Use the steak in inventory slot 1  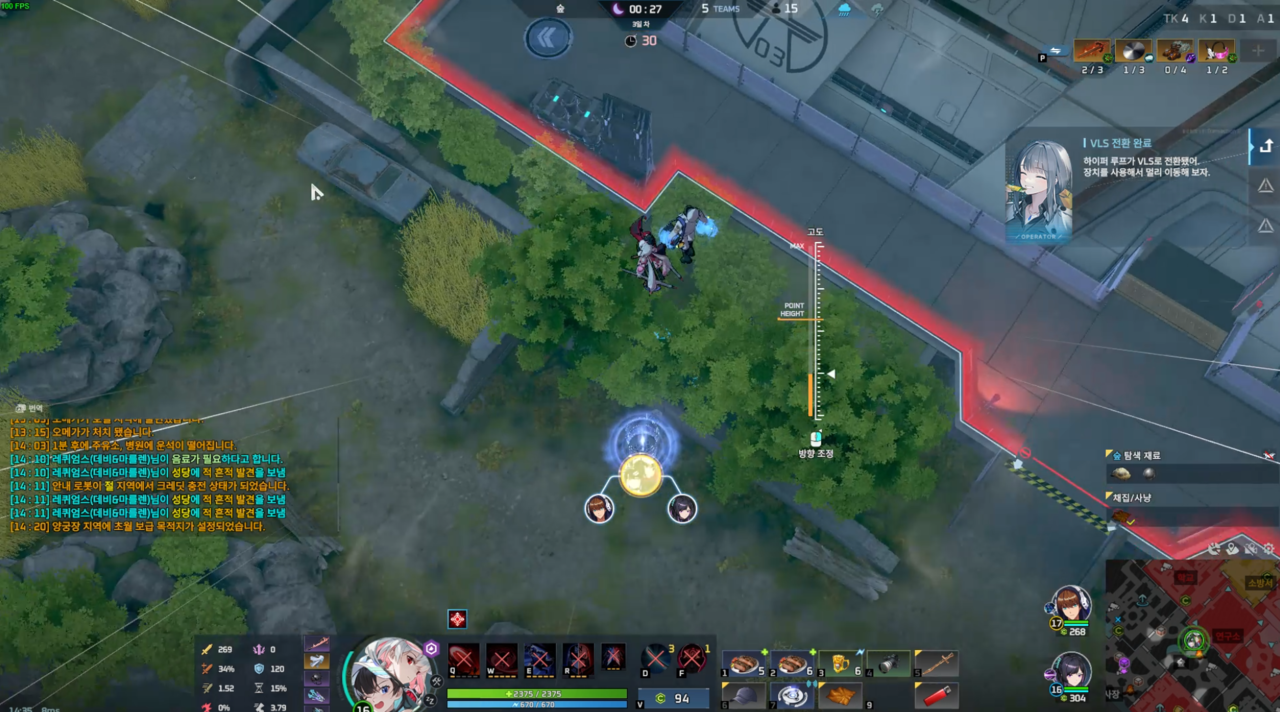tap(743, 664)
